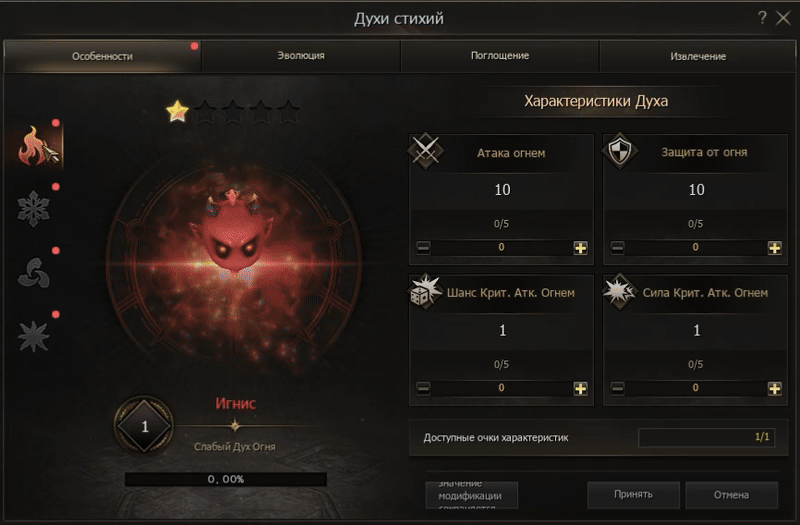The height and width of the screenshot is (525, 800).
Task: Remove a point from Атака огнем
Action: 423,247
